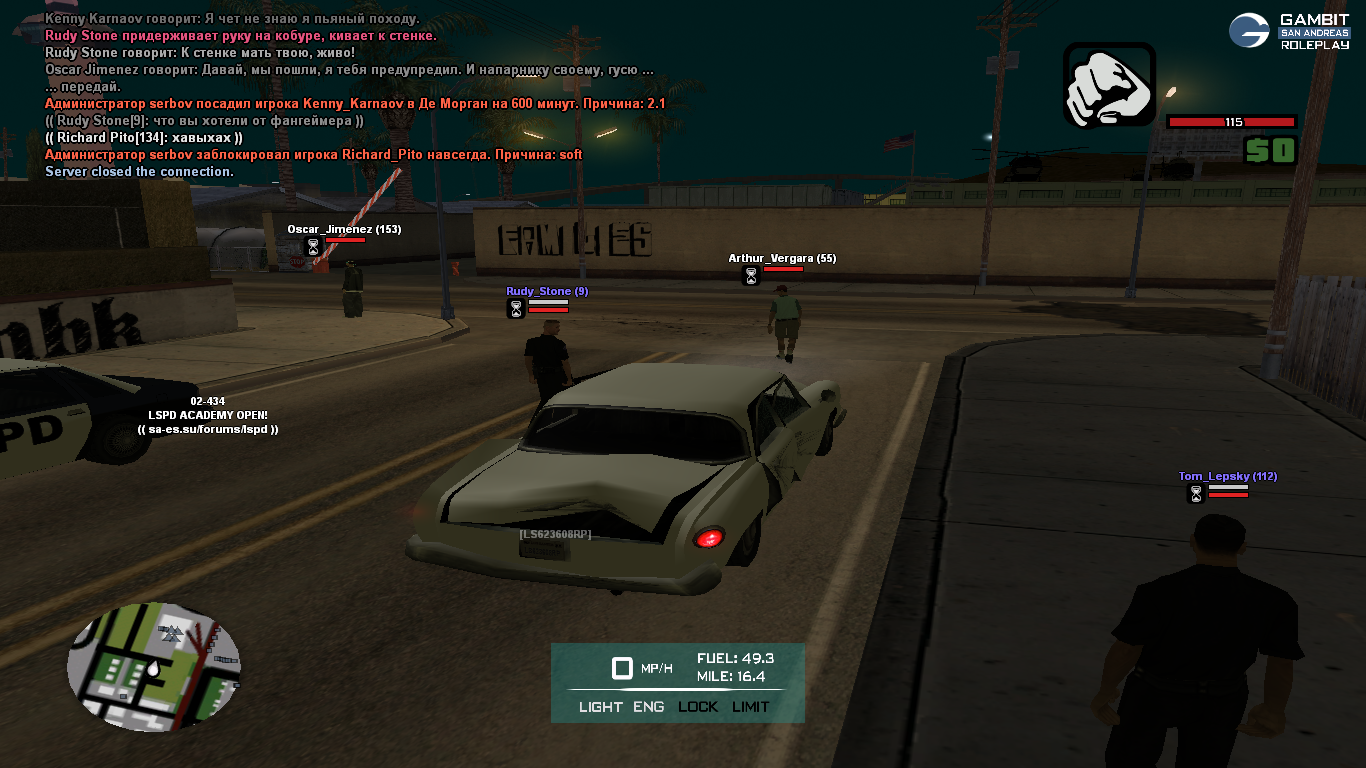The image size is (1366, 768).
Task: Toggle the LIGHT vehicle indicator
Action: pyautogui.click(x=600, y=707)
